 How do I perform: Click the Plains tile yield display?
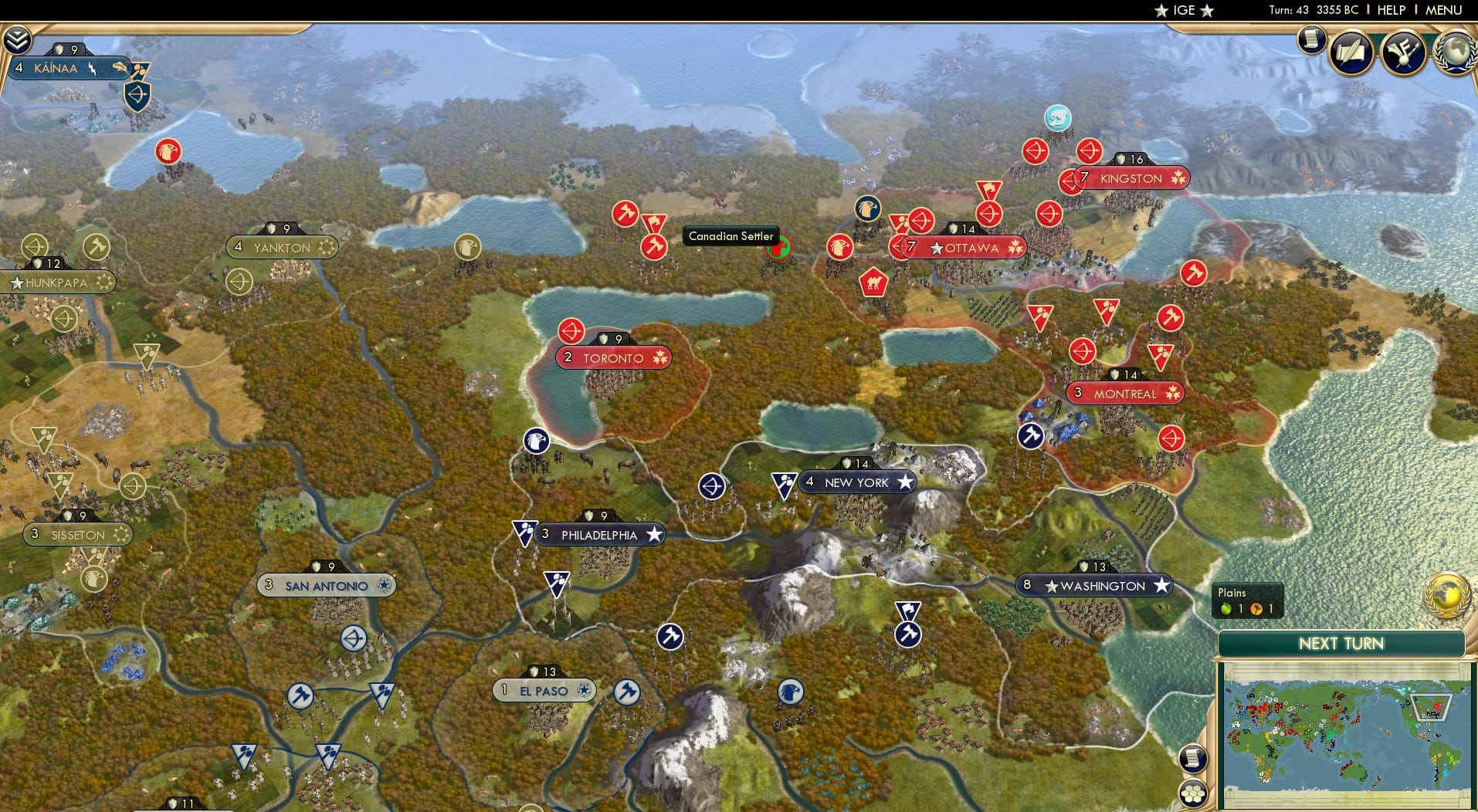tap(1249, 600)
